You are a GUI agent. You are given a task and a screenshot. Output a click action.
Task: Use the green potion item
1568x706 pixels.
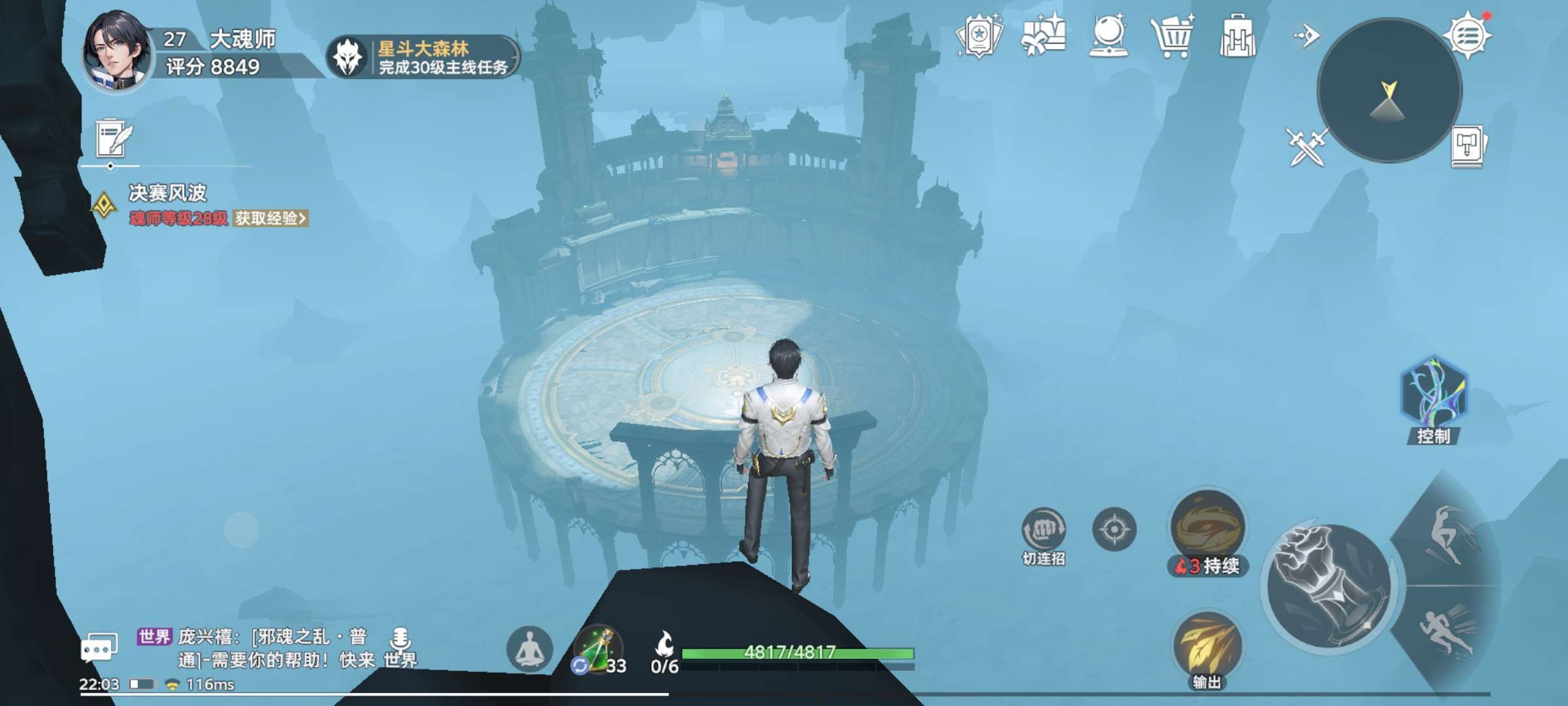[597, 649]
